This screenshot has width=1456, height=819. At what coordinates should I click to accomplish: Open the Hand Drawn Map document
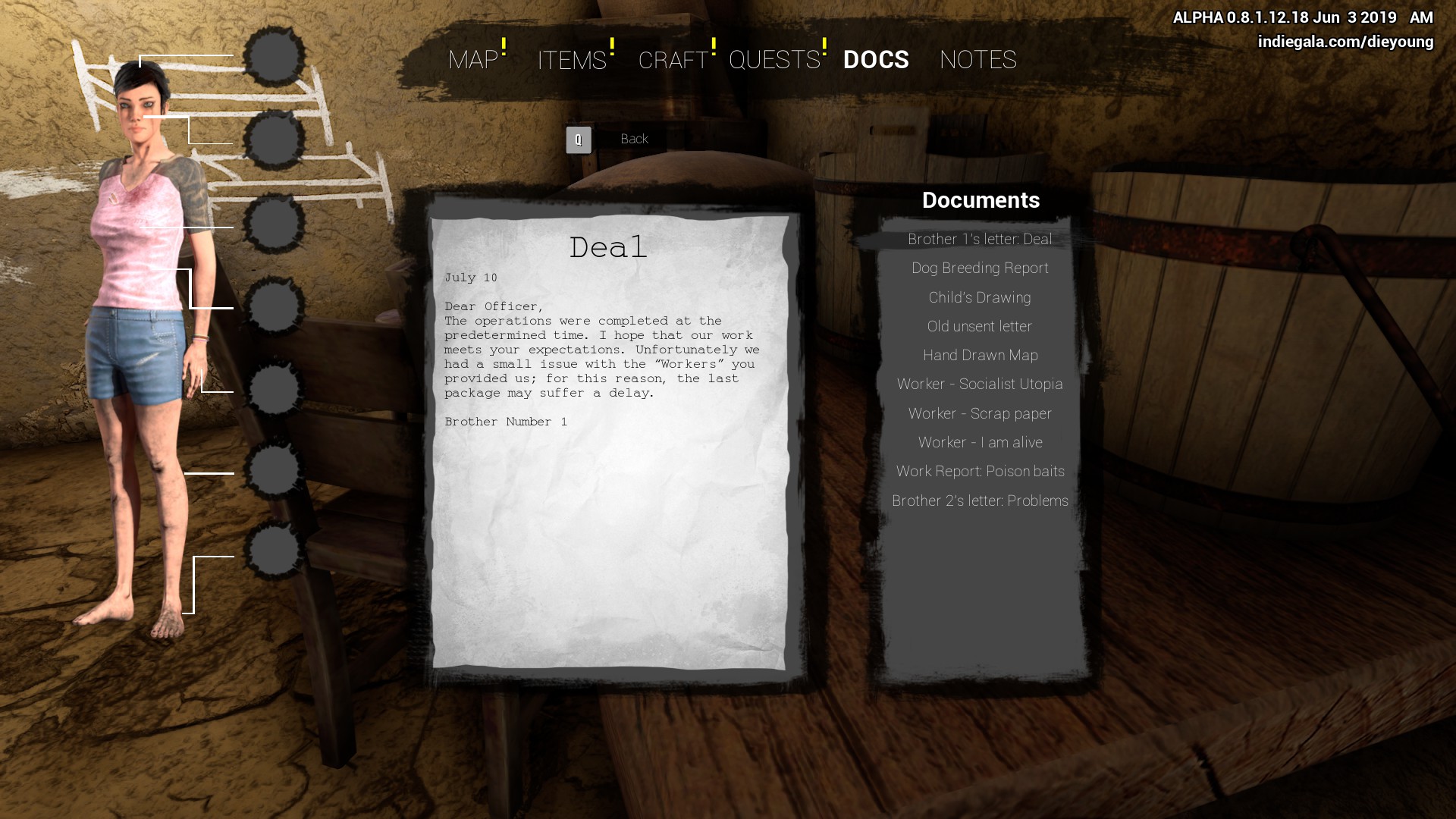click(x=980, y=356)
